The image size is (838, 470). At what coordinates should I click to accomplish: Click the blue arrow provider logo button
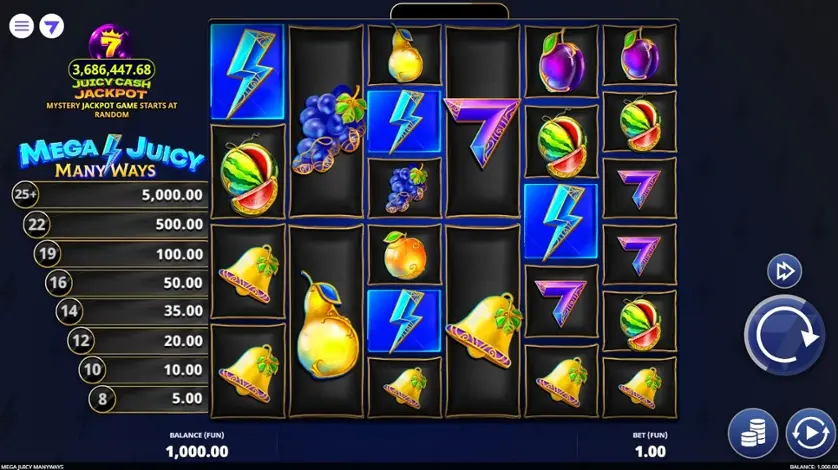(51, 26)
